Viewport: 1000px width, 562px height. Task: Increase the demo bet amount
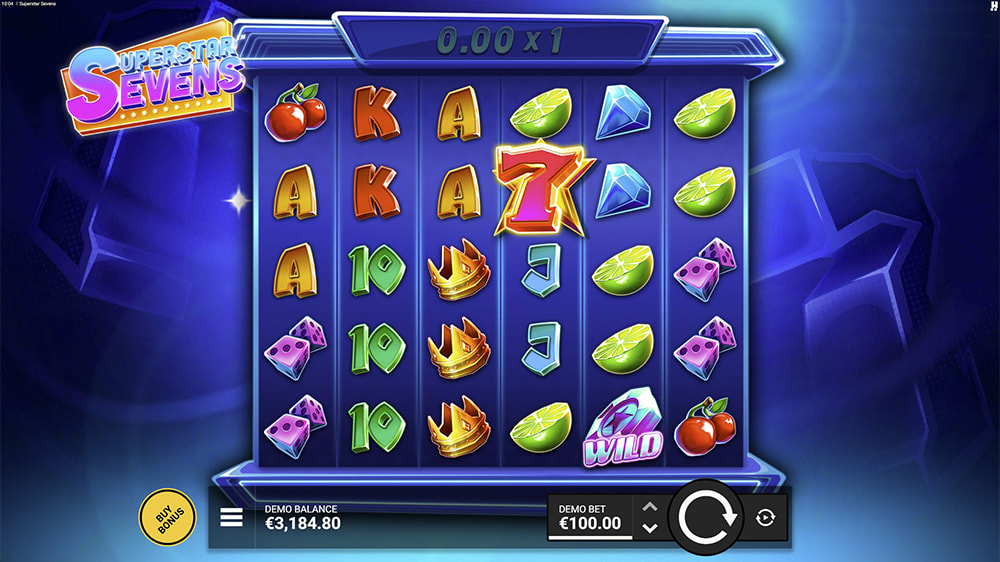click(649, 507)
